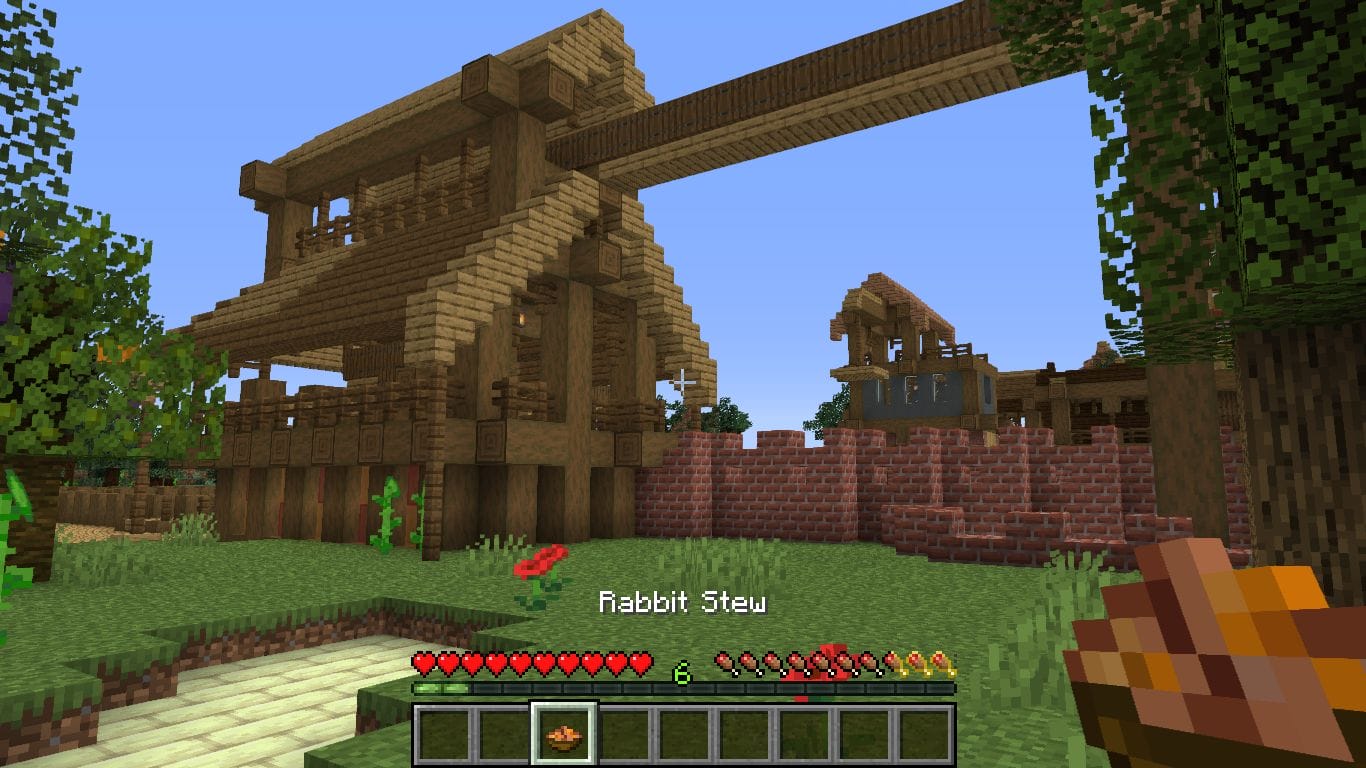
Task: Click the rightmost golden drumstick icon
Action: pyautogui.click(x=941, y=663)
